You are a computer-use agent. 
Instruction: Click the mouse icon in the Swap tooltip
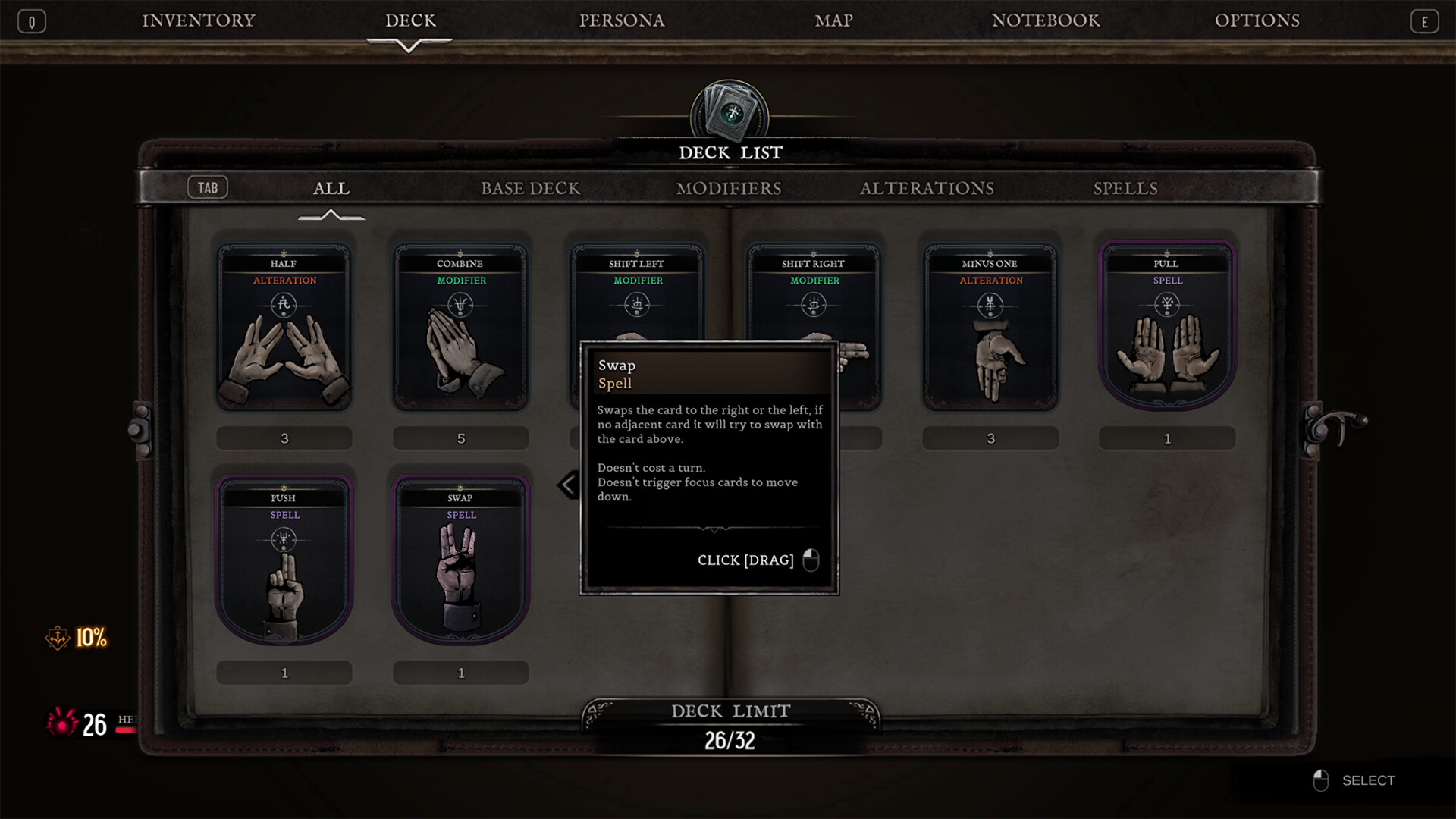(x=809, y=560)
